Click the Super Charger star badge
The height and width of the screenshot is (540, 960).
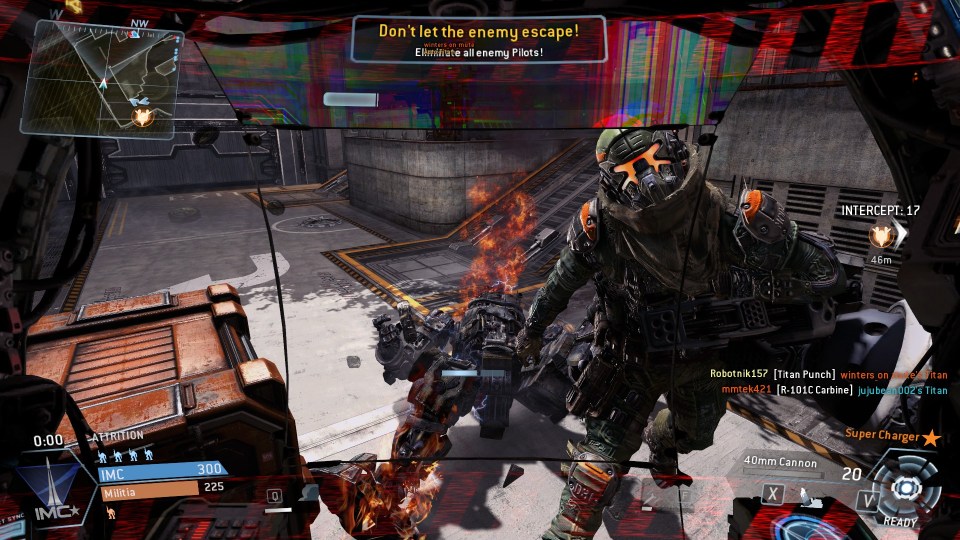(x=931, y=436)
